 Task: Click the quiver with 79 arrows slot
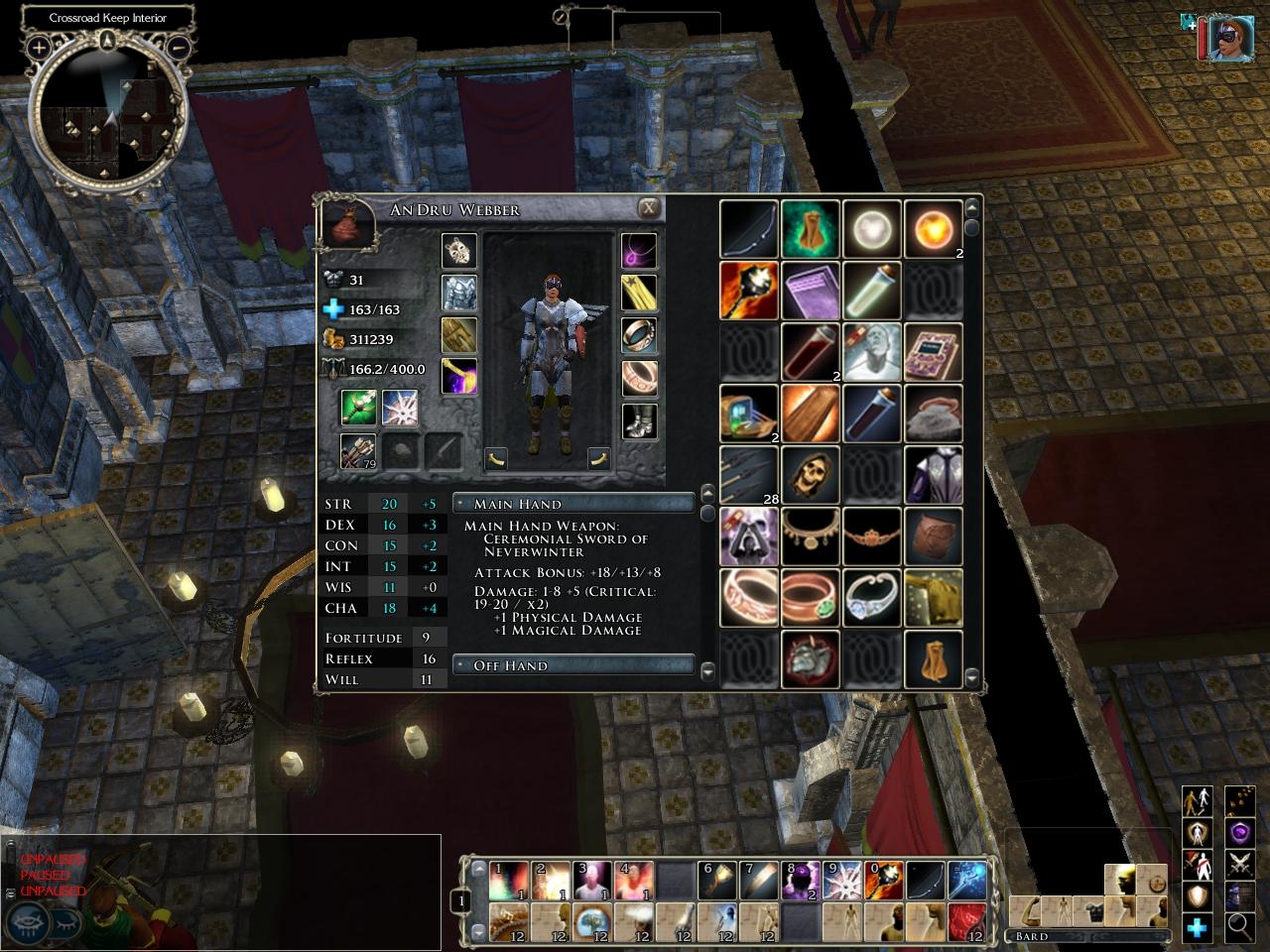point(358,451)
